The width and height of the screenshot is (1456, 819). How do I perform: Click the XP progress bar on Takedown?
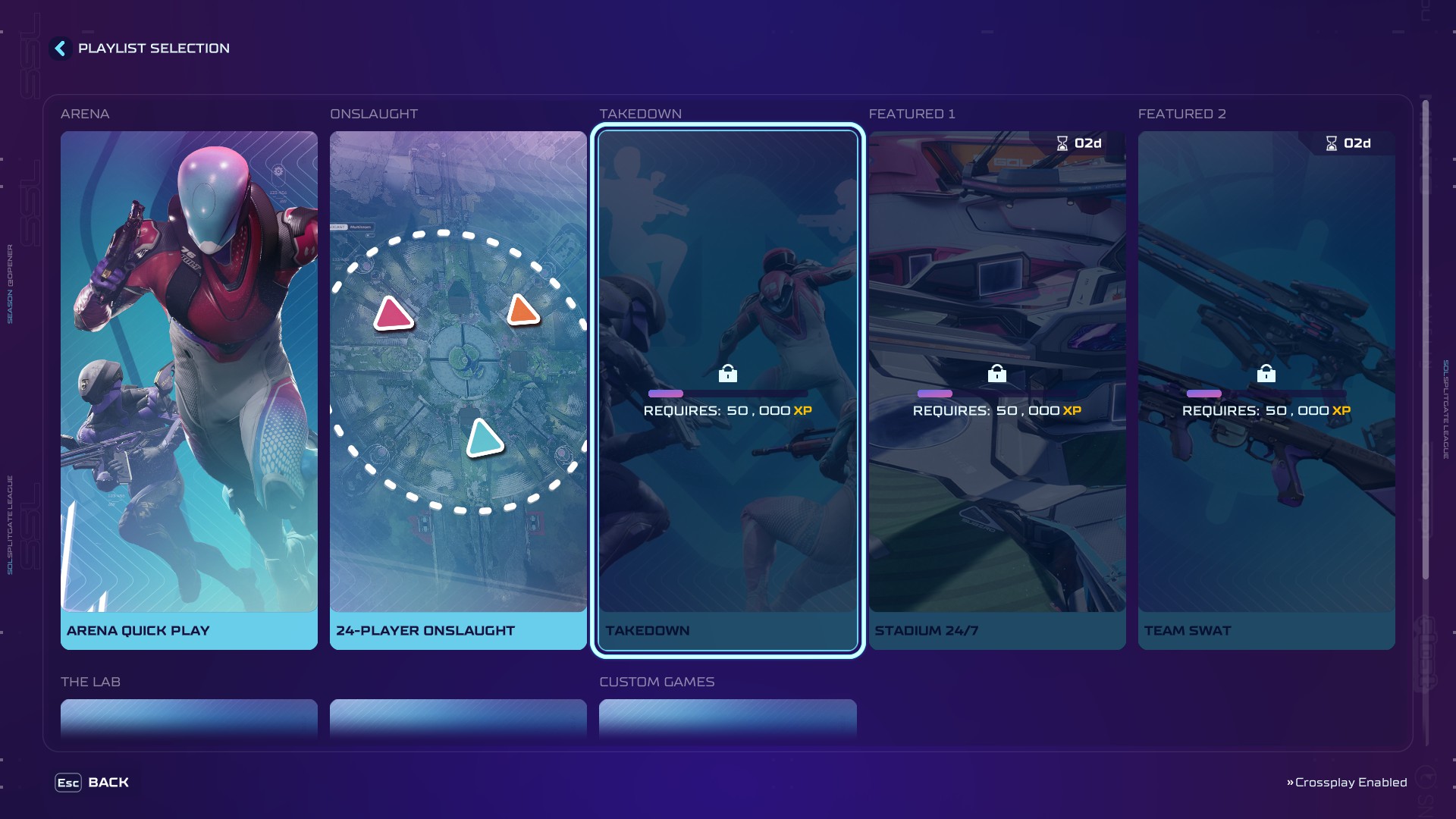coord(728,394)
